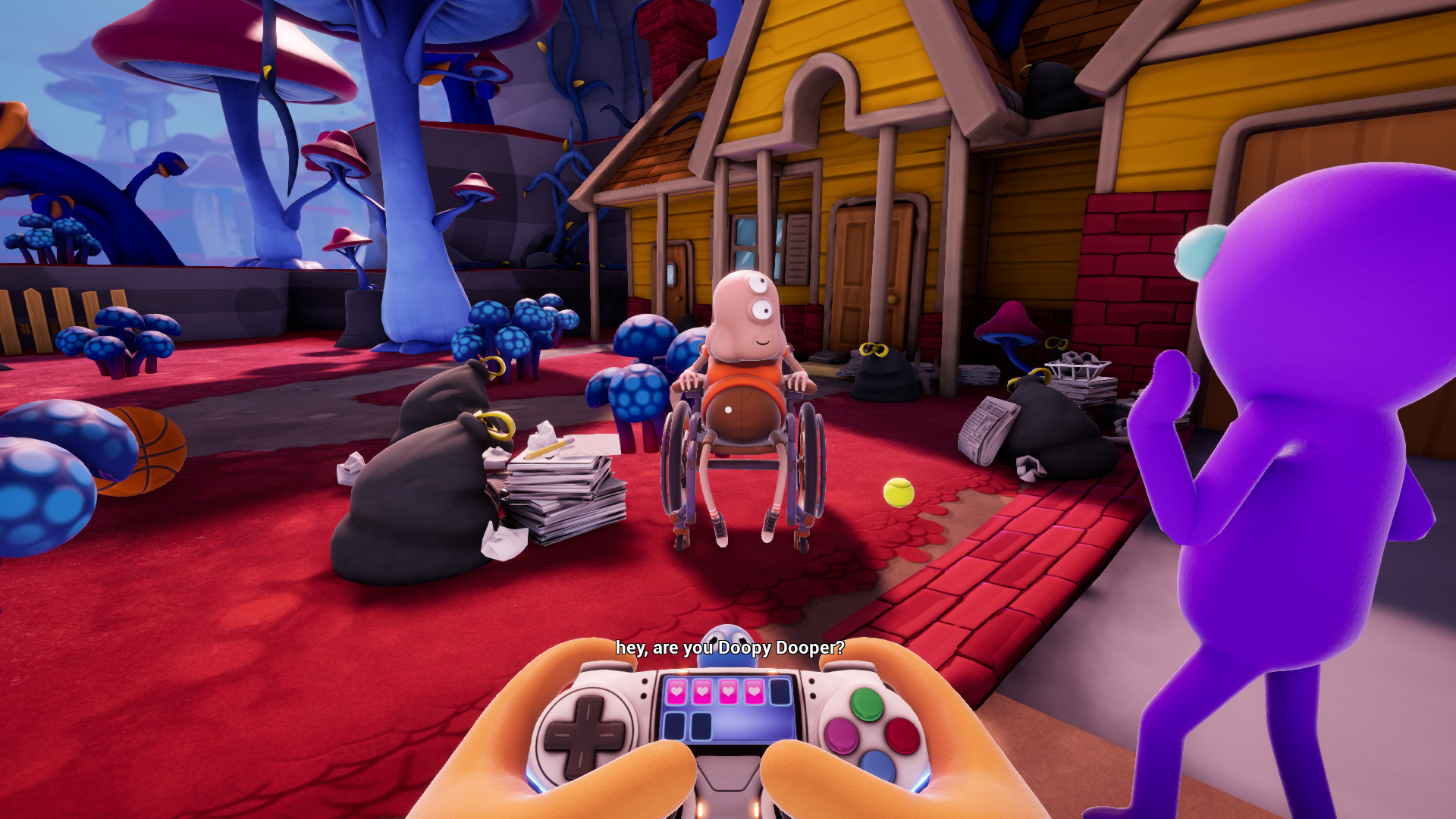Toggle the second heart indicator on the display

pyautogui.click(x=701, y=692)
